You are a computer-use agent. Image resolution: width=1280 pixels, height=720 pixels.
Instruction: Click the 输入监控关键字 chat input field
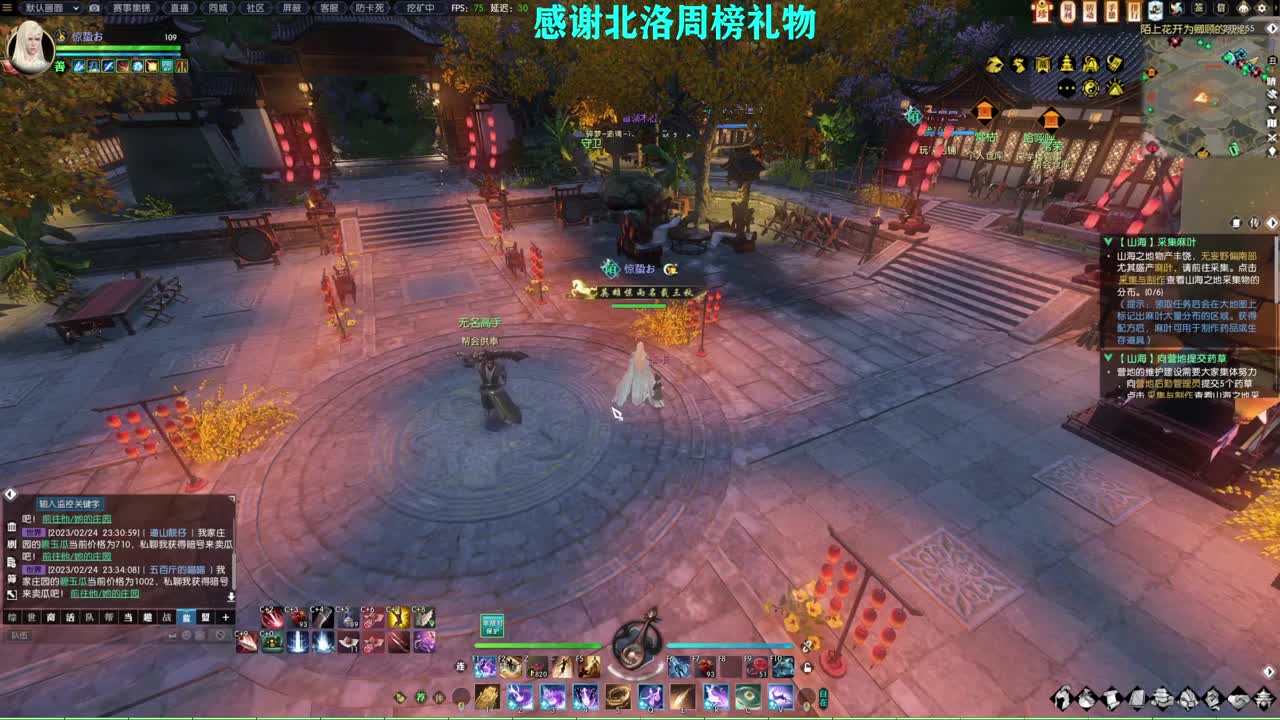tap(70, 503)
